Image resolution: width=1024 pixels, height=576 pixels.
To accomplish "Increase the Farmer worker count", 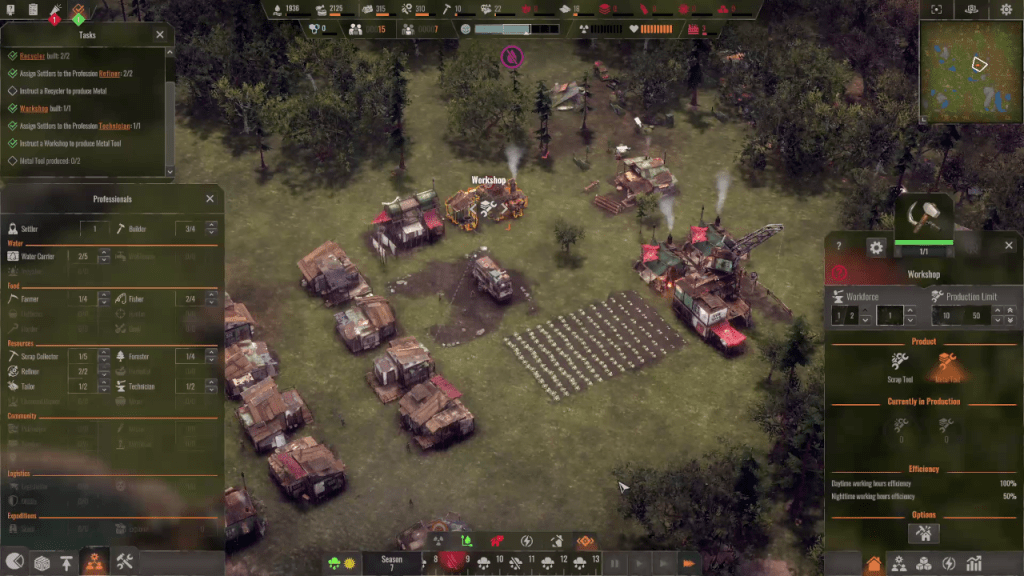I will [103, 295].
